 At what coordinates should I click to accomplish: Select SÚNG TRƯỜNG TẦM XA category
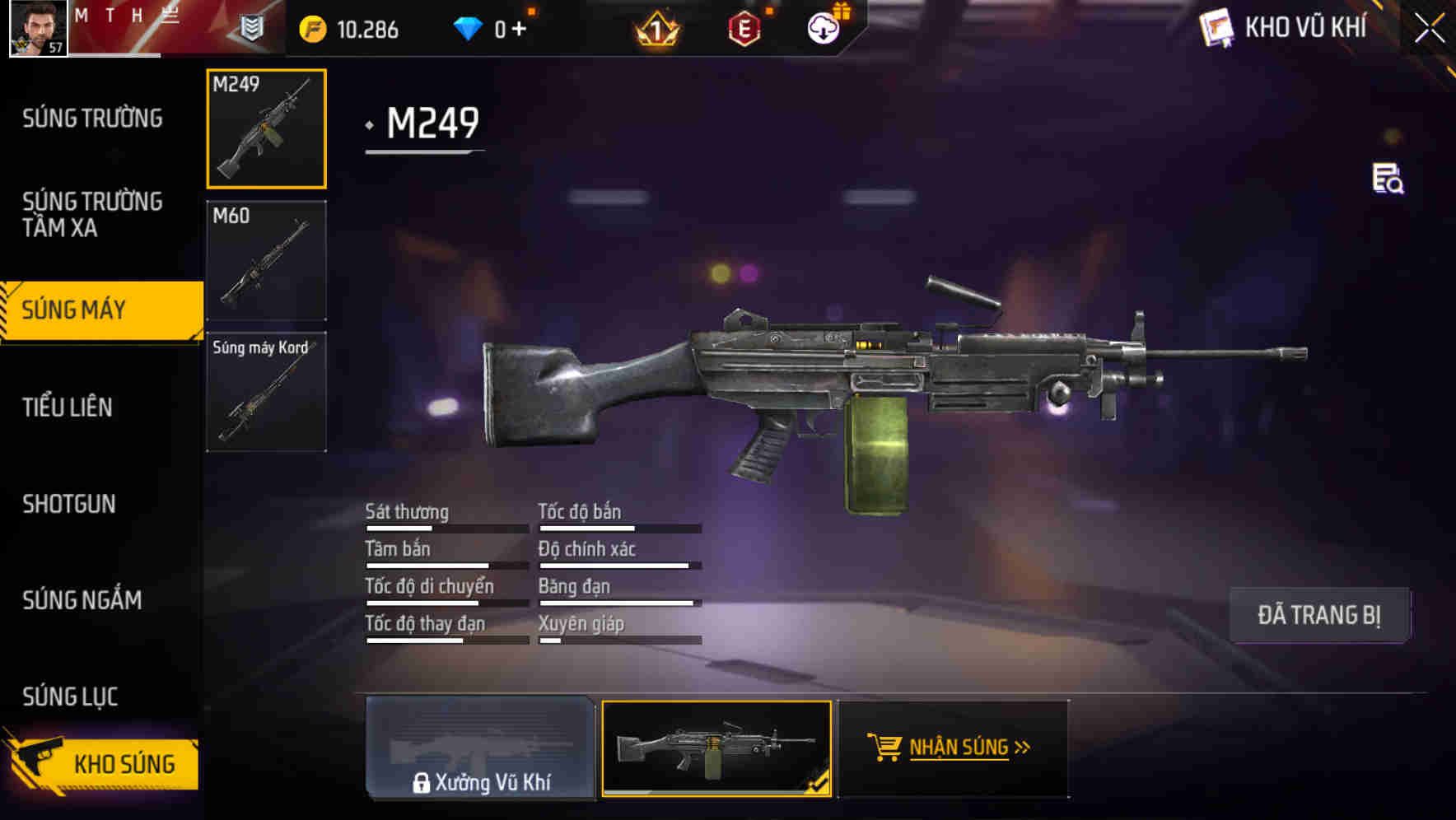93,215
